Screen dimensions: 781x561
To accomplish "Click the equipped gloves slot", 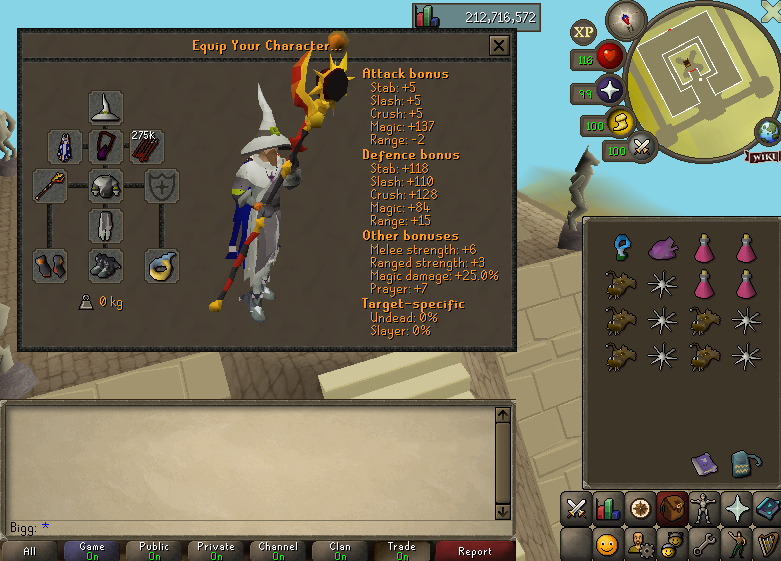I will pyautogui.click(x=50, y=265).
